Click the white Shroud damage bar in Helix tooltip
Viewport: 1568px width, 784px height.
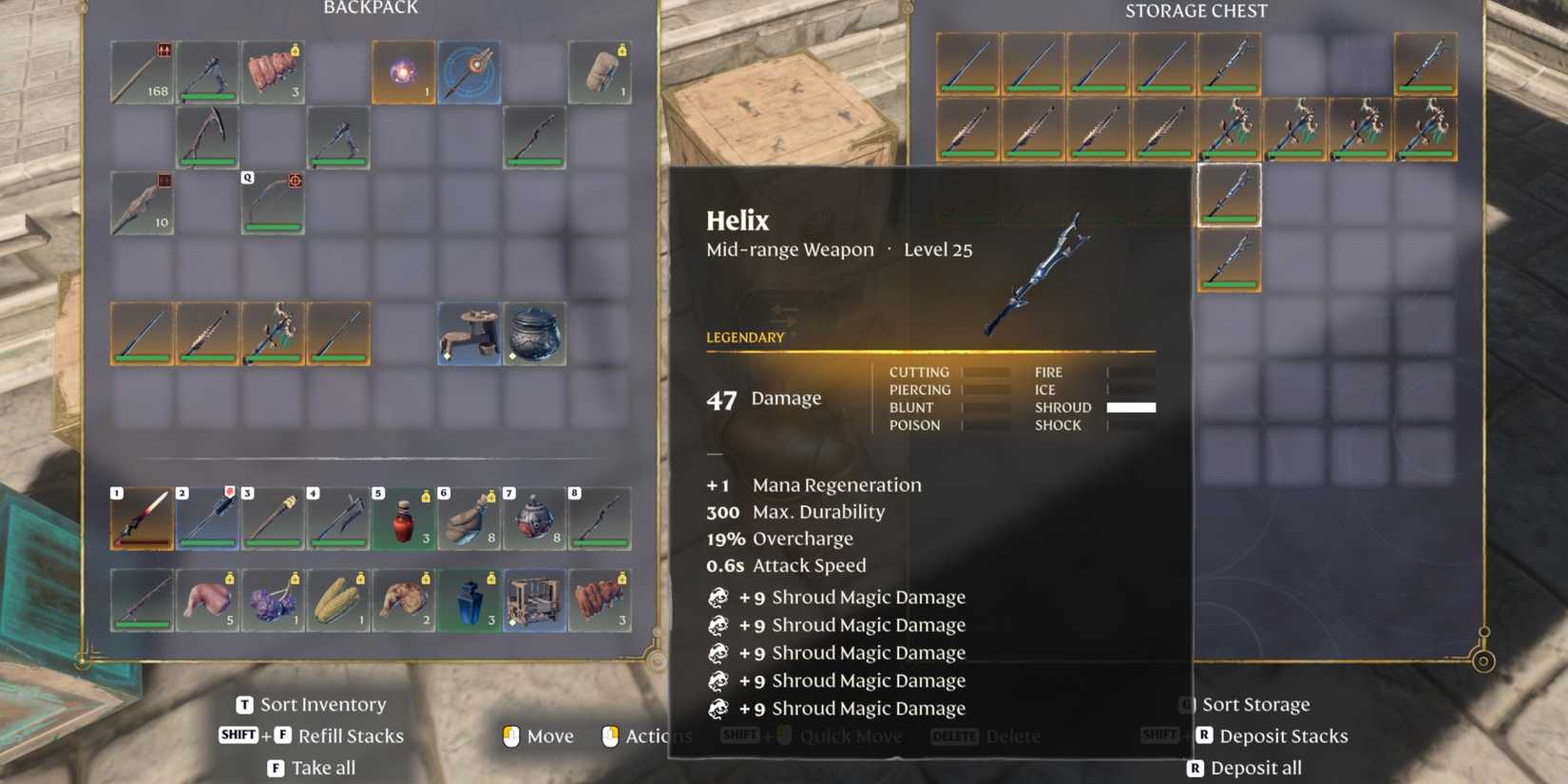tap(1133, 407)
